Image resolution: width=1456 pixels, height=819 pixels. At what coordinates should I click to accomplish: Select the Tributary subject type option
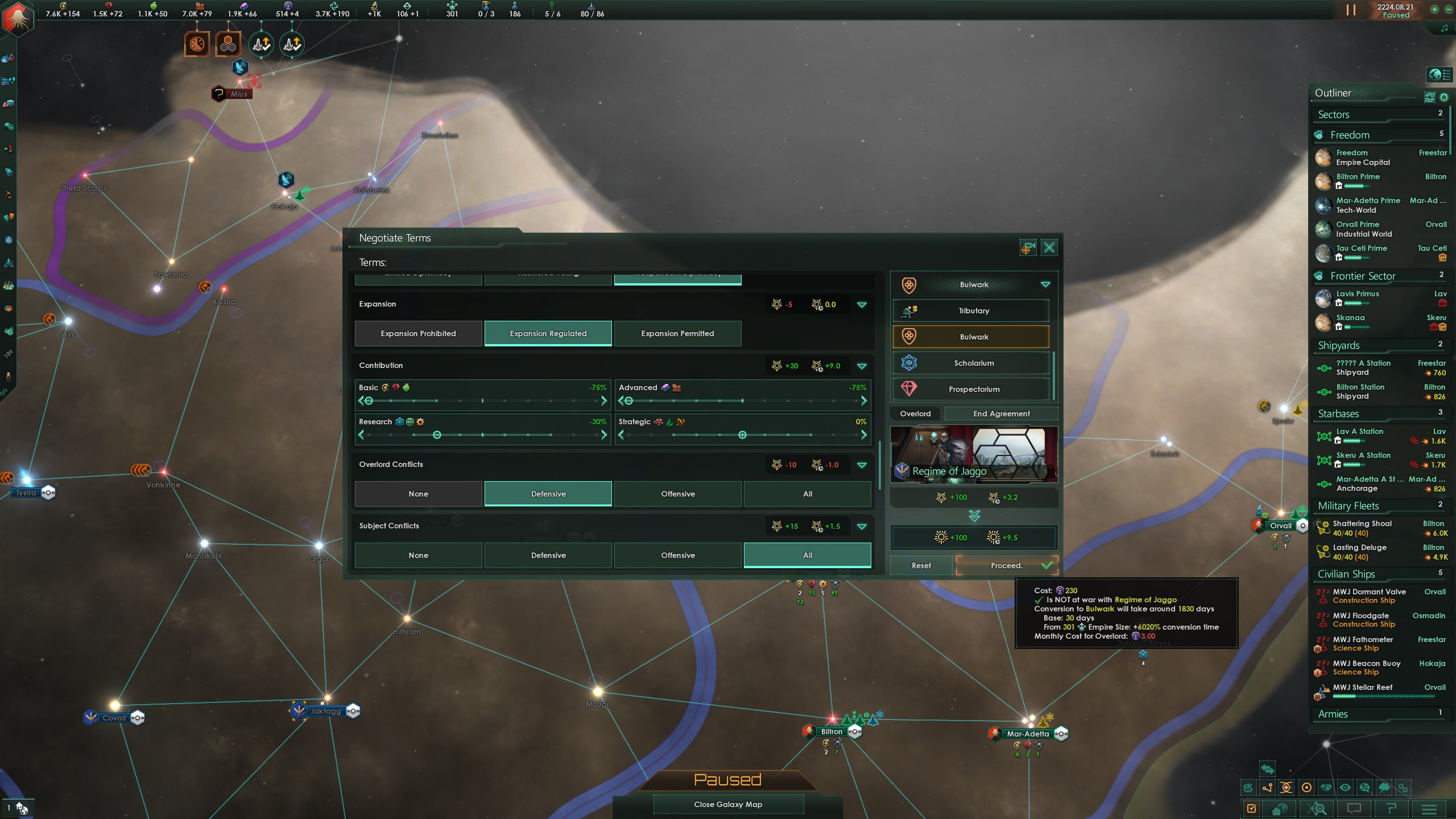click(974, 311)
